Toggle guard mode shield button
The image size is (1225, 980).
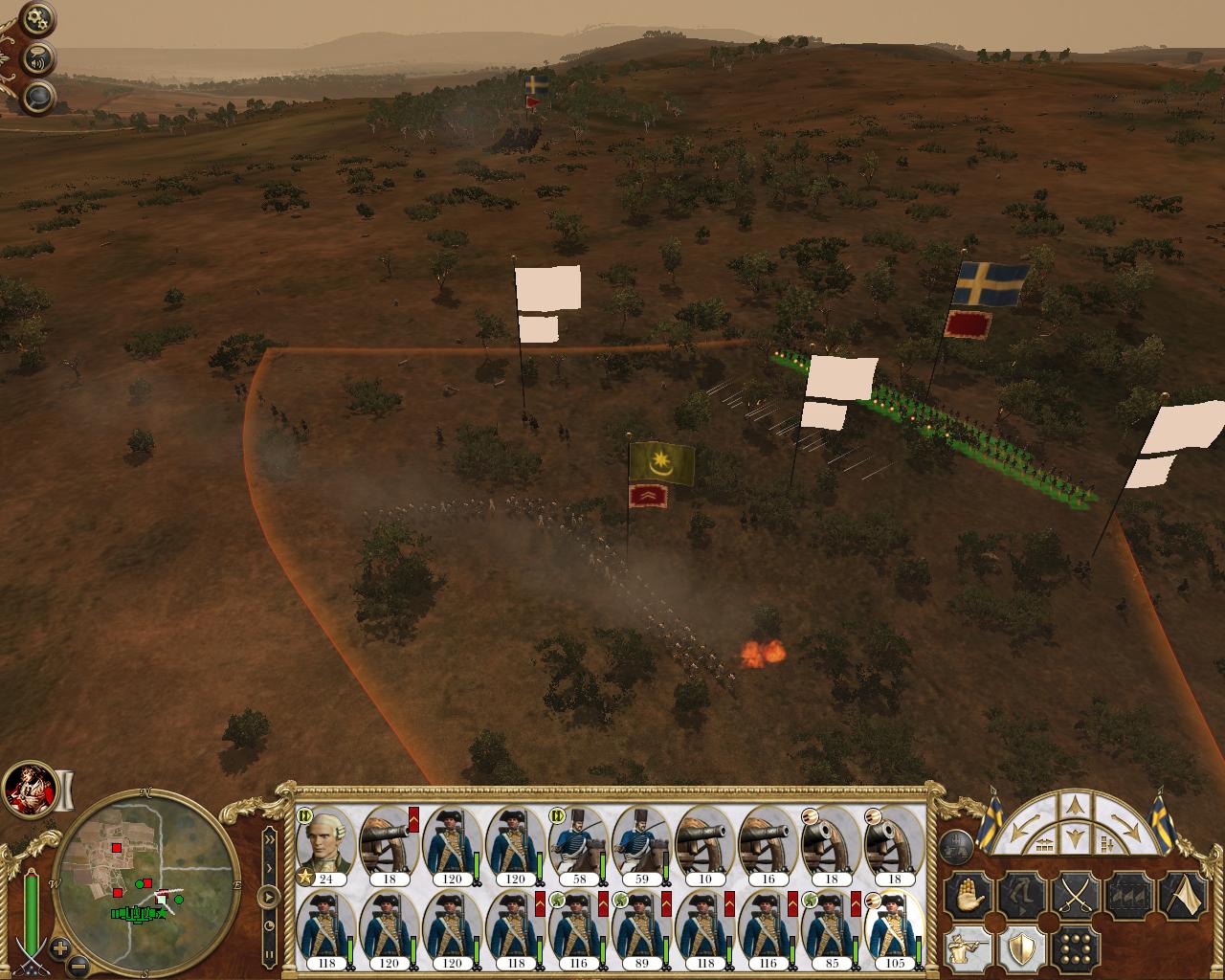tap(1020, 947)
